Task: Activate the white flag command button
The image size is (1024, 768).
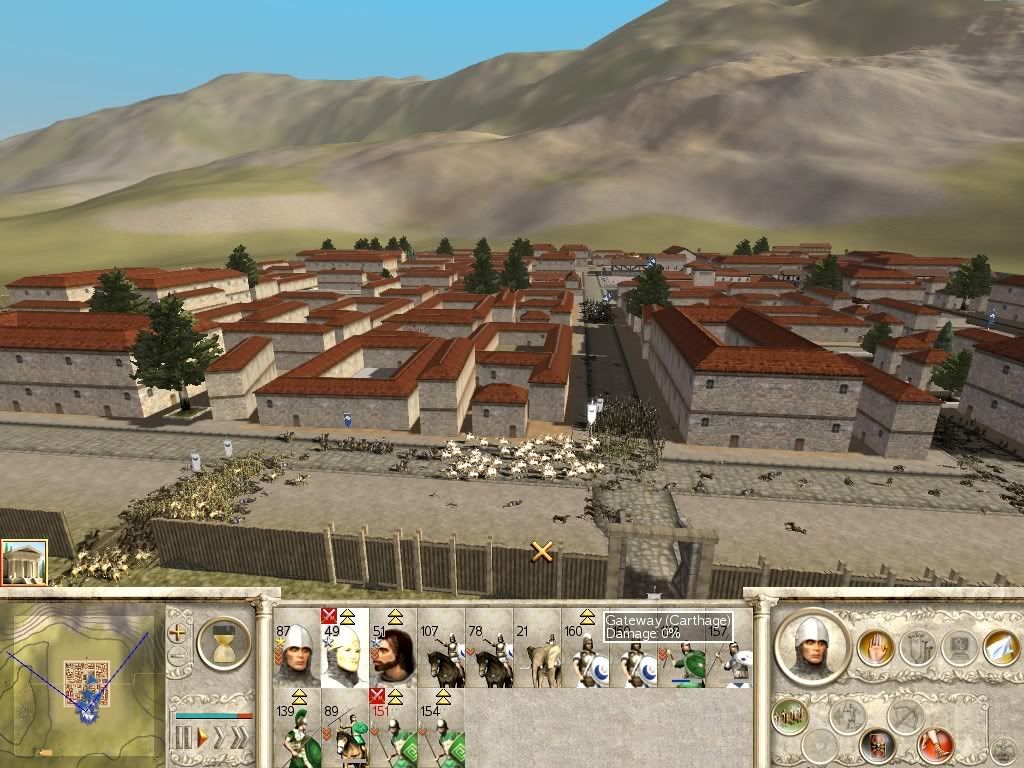Action: pyautogui.click(x=1000, y=647)
